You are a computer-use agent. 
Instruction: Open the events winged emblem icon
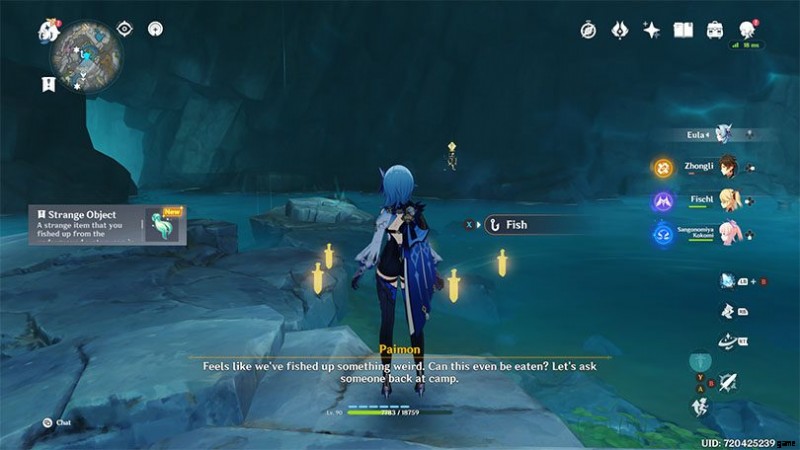pyautogui.click(x=619, y=30)
